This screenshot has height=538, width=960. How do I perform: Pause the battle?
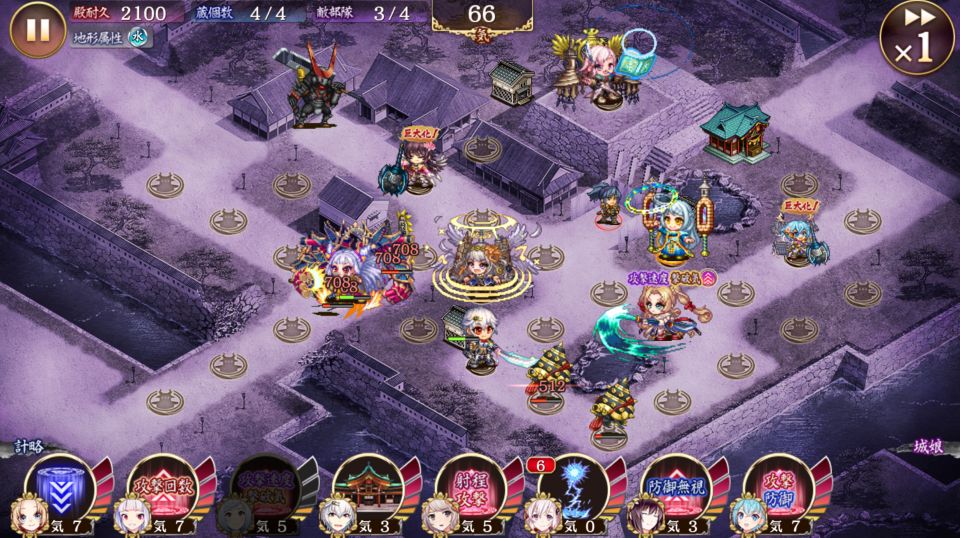tap(37, 30)
